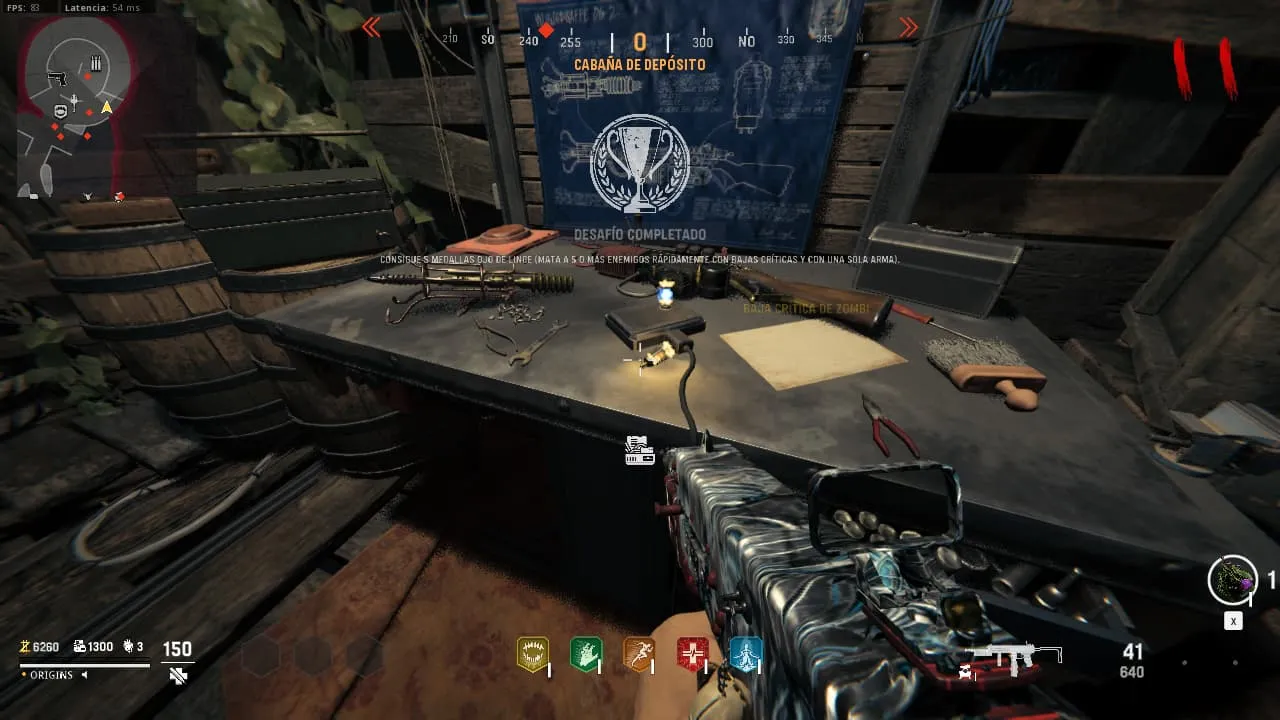Select the red cross Quick Revive perk
This screenshot has height=720, width=1280.
tap(692, 654)
